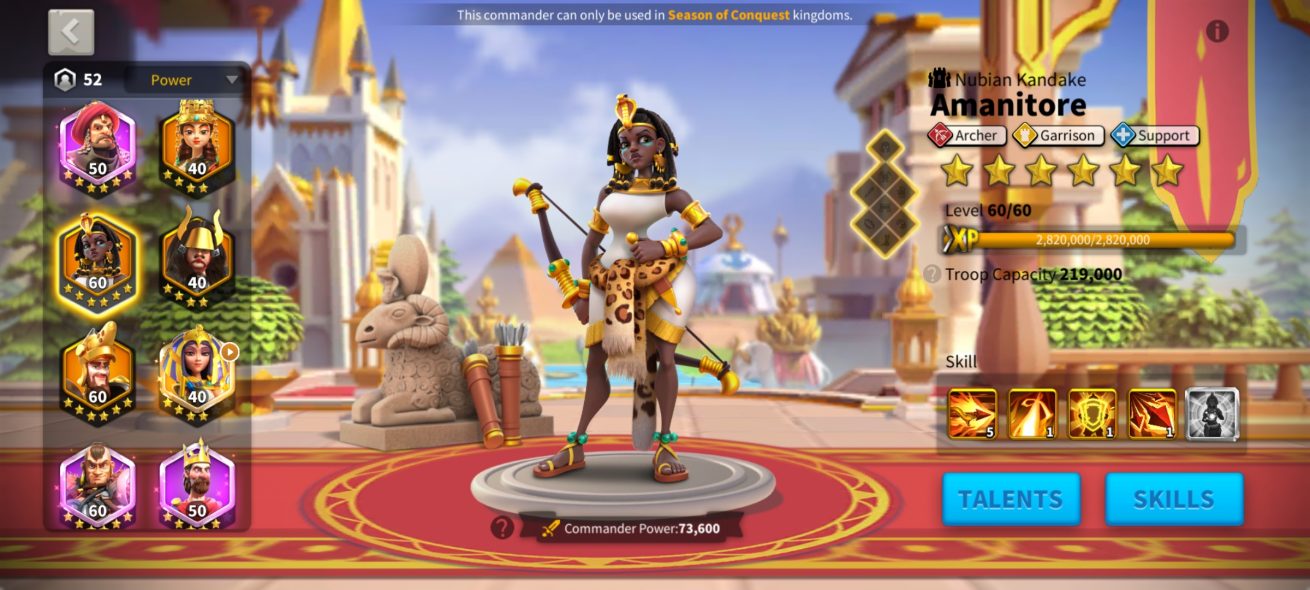Open the SKILLS screen

[x=1174, y=499]
